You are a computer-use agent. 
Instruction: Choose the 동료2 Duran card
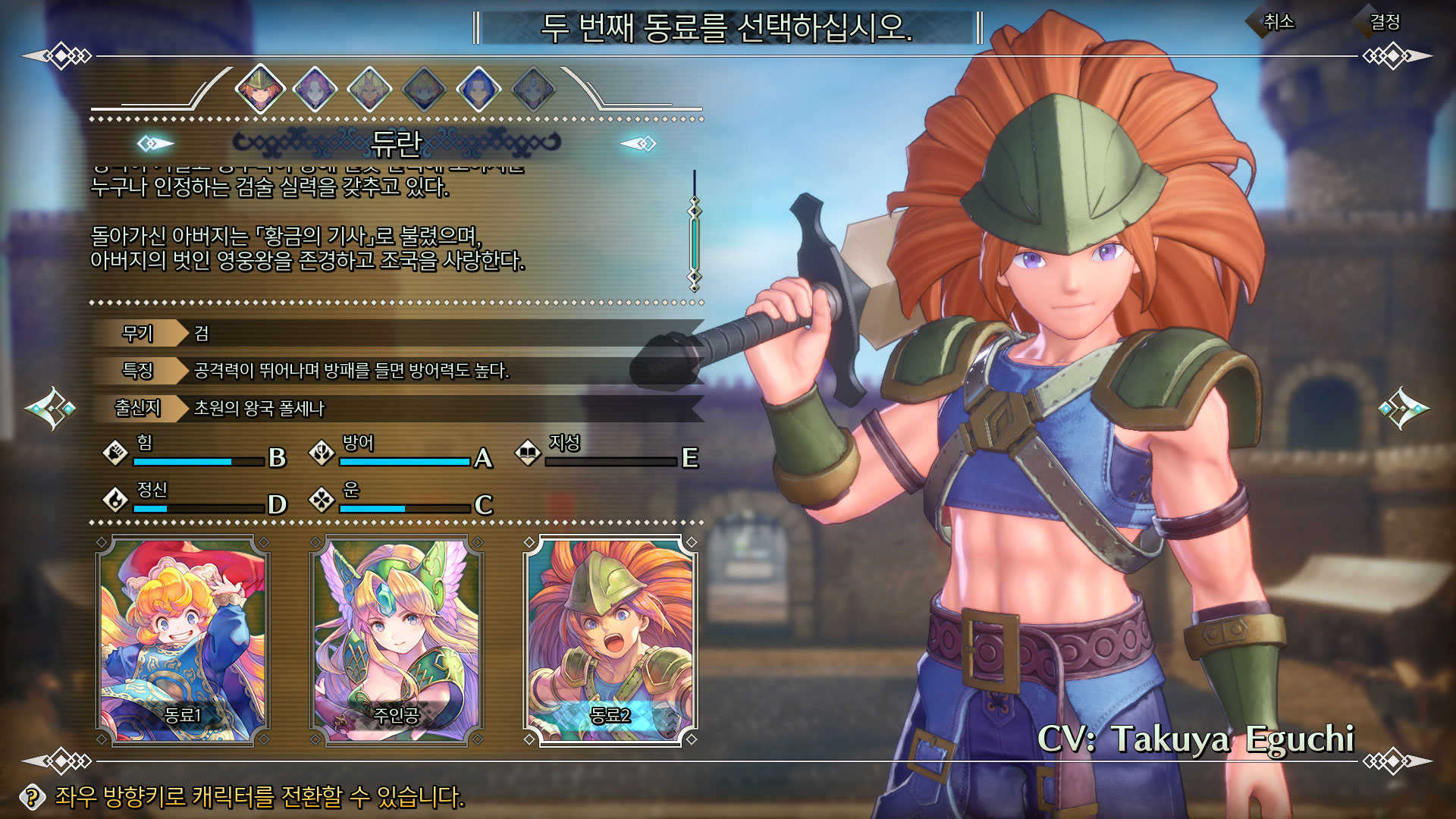point(610,641)
